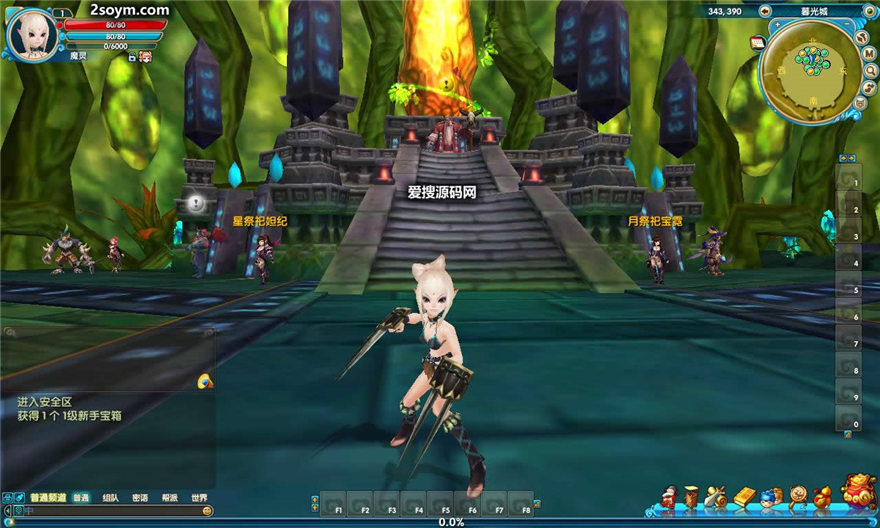Image resolution: width=880 pixels, height=528 pixels.
Task: Switch chat to the 组队 team tab
Action: tap(110, 497)
